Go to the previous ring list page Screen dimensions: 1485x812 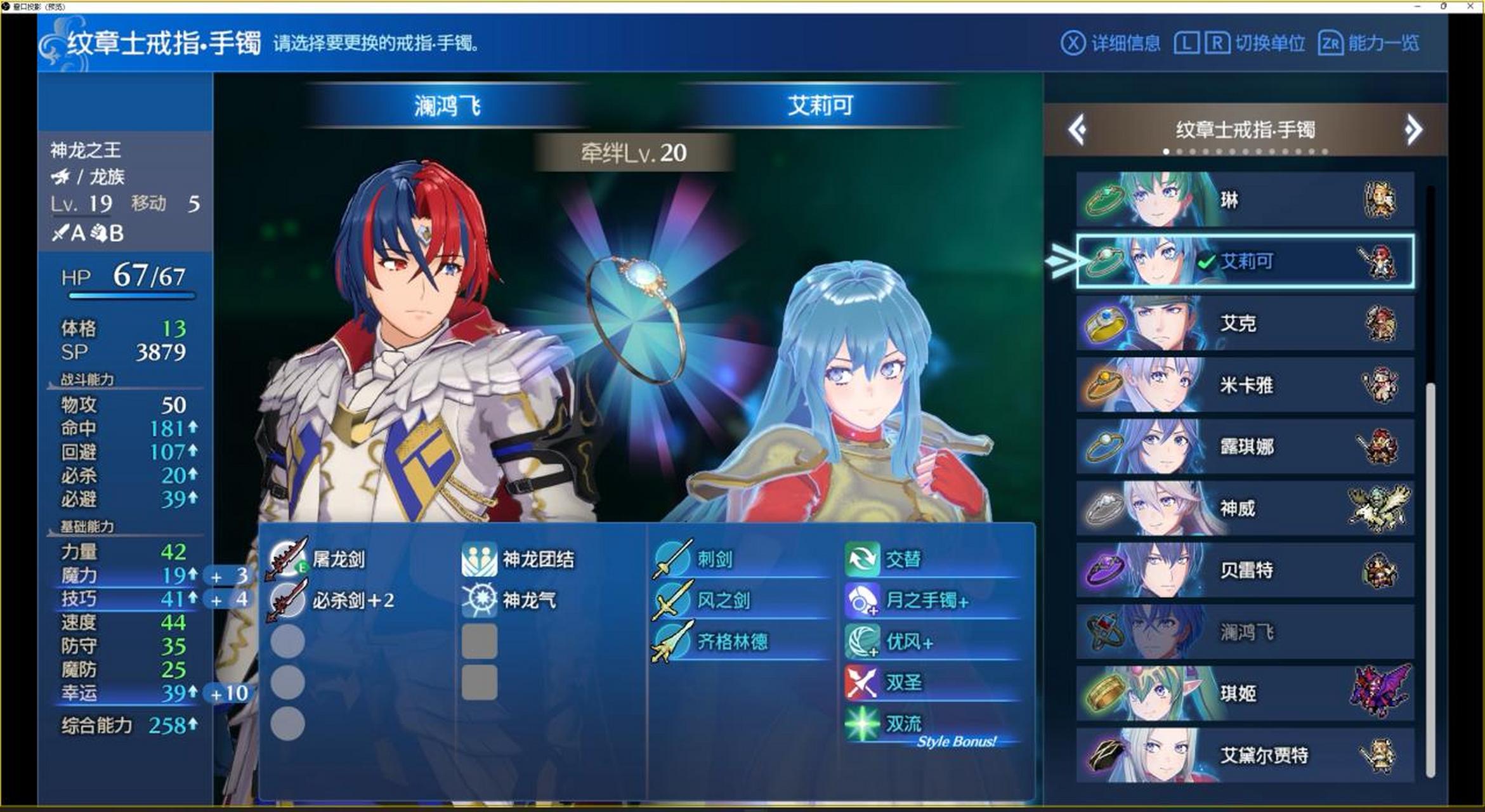tap(1077, 130)
